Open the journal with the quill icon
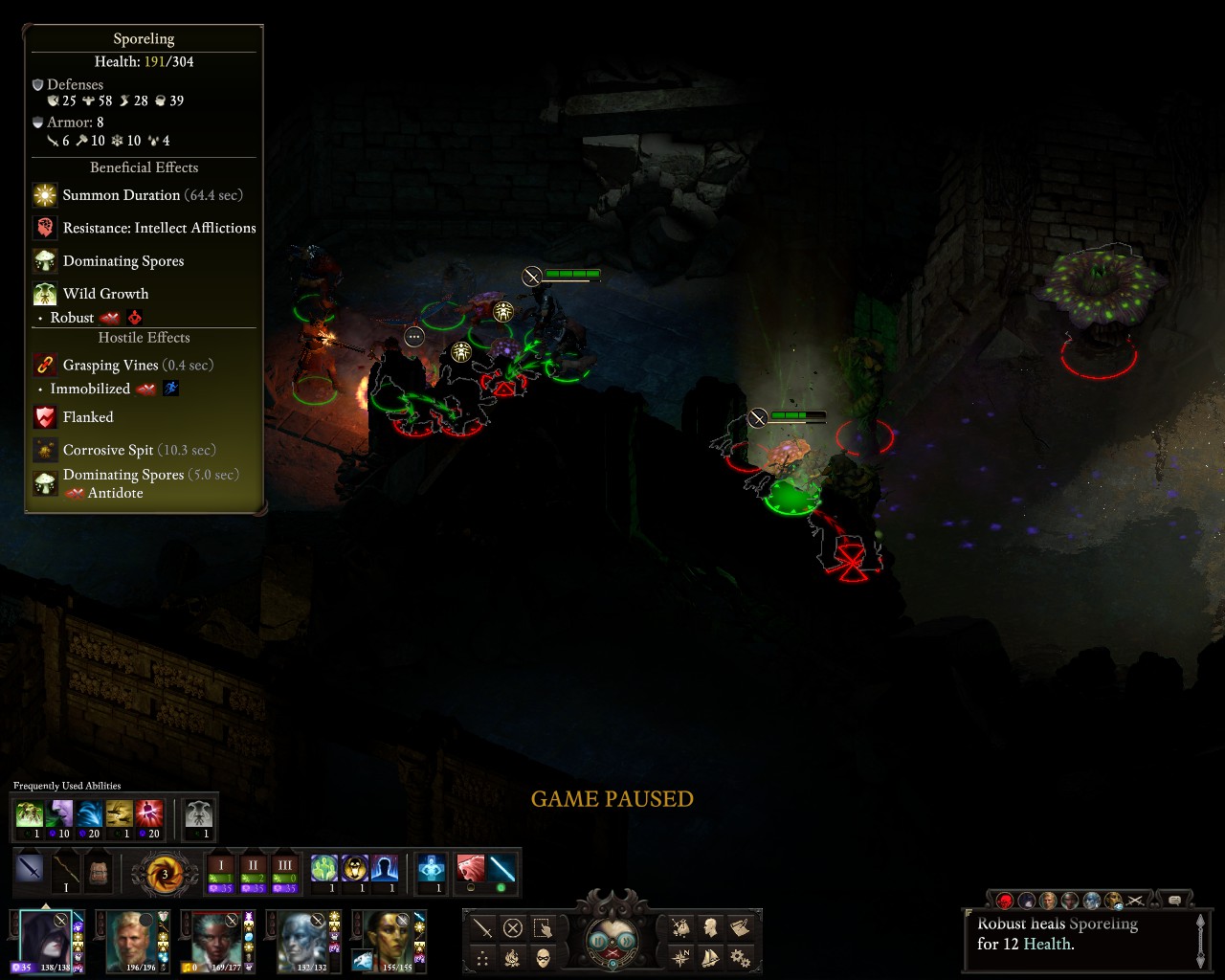The width and height of the screenshot is (1225, 980). pos(739,927)
